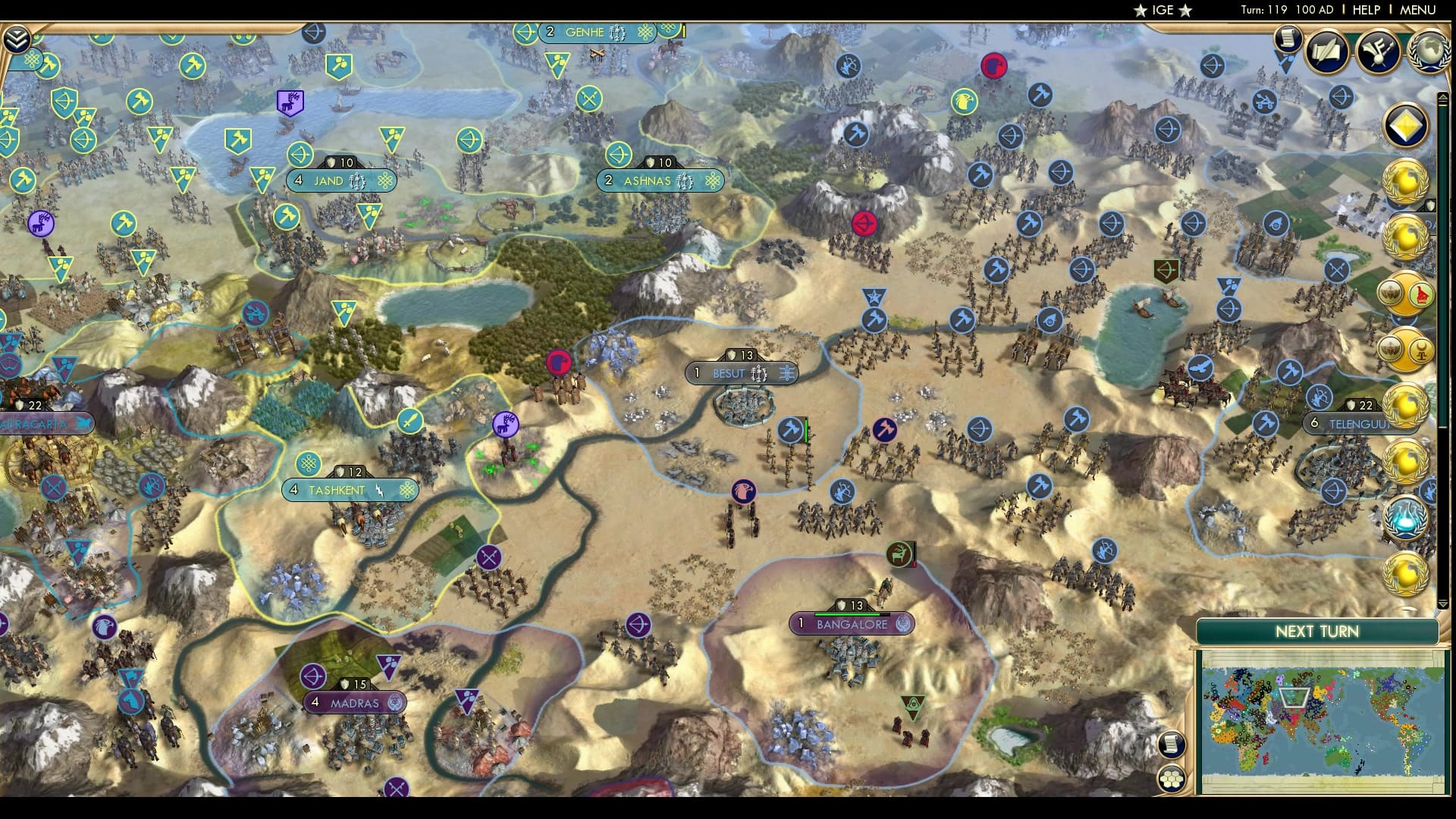Toggle Strategic View with the hex grid icon
Screen dimensions: 1456x819
pyautogui.click(x=1172, y=779)
